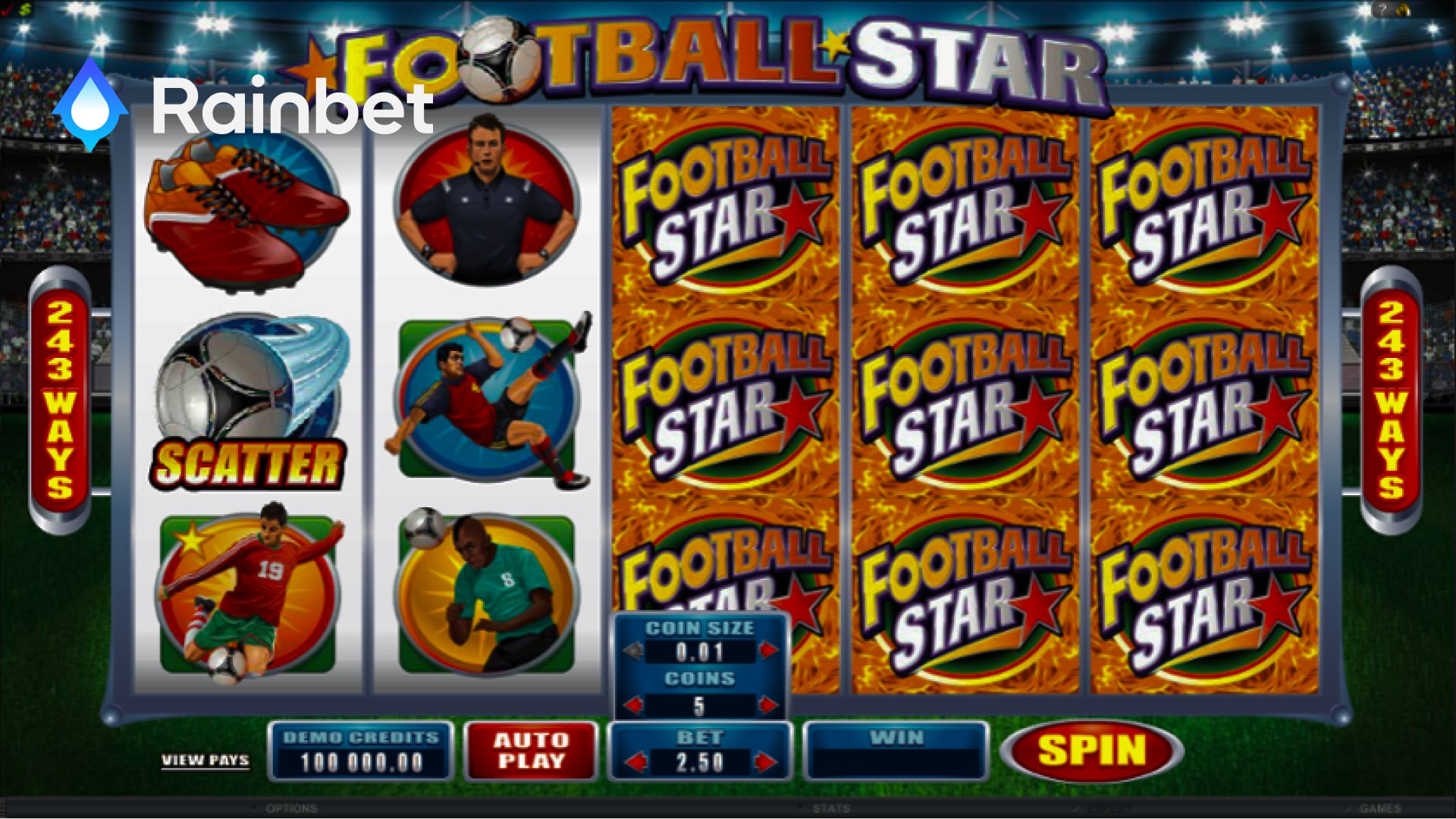The width and height of the screenshot is (1456, 819).
Task: Decrease number of coins with the left arrow
Action: tap(634, 706)
